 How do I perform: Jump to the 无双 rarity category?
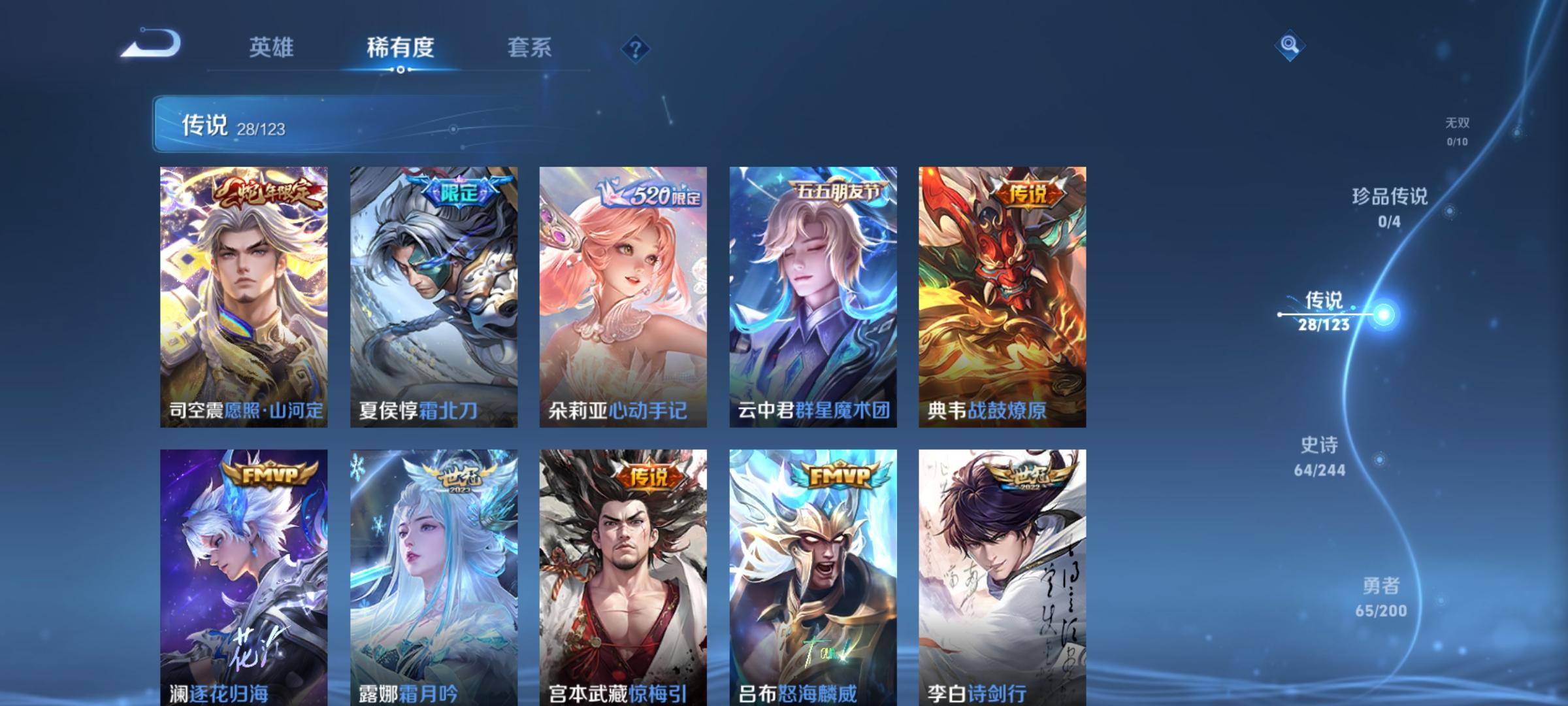(1458, 131)
